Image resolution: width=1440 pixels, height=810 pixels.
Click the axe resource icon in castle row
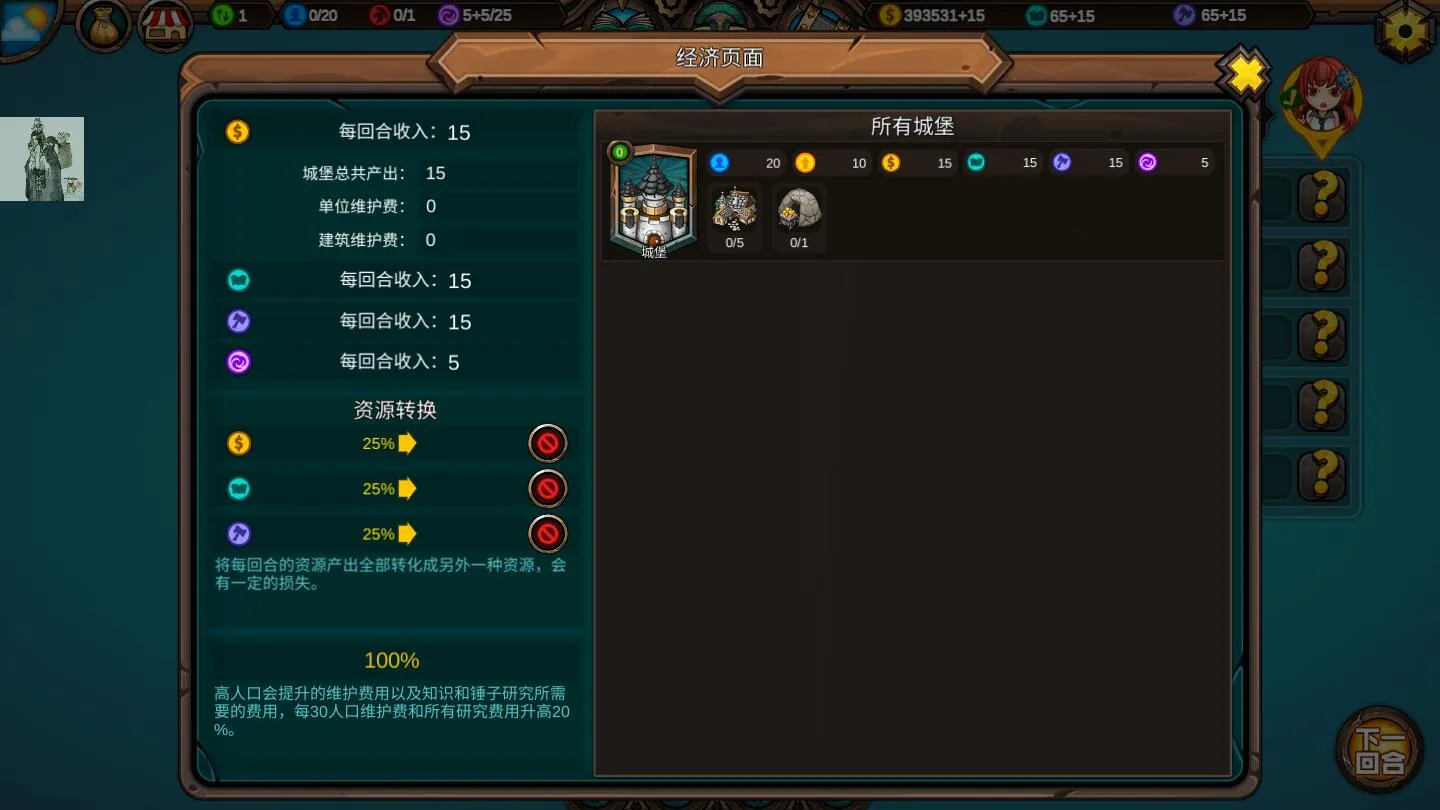tap(1063, 162)
